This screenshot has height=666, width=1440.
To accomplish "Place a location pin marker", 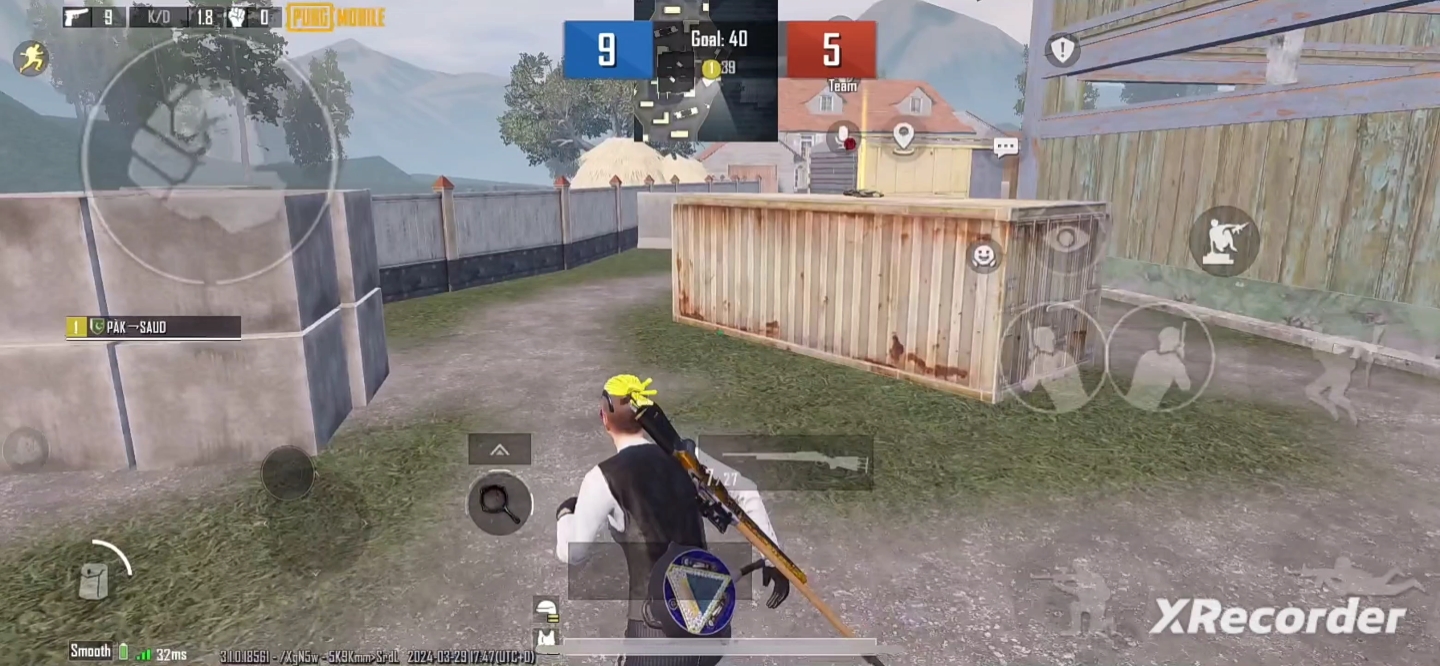I will click(904, 136).
